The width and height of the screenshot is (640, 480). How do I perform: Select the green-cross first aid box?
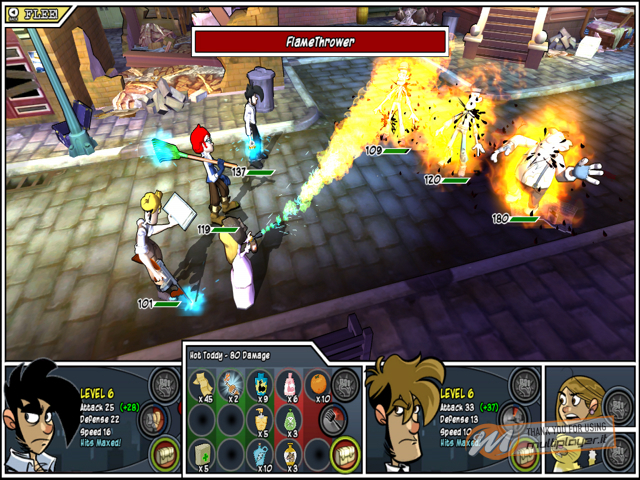point(203,453)
